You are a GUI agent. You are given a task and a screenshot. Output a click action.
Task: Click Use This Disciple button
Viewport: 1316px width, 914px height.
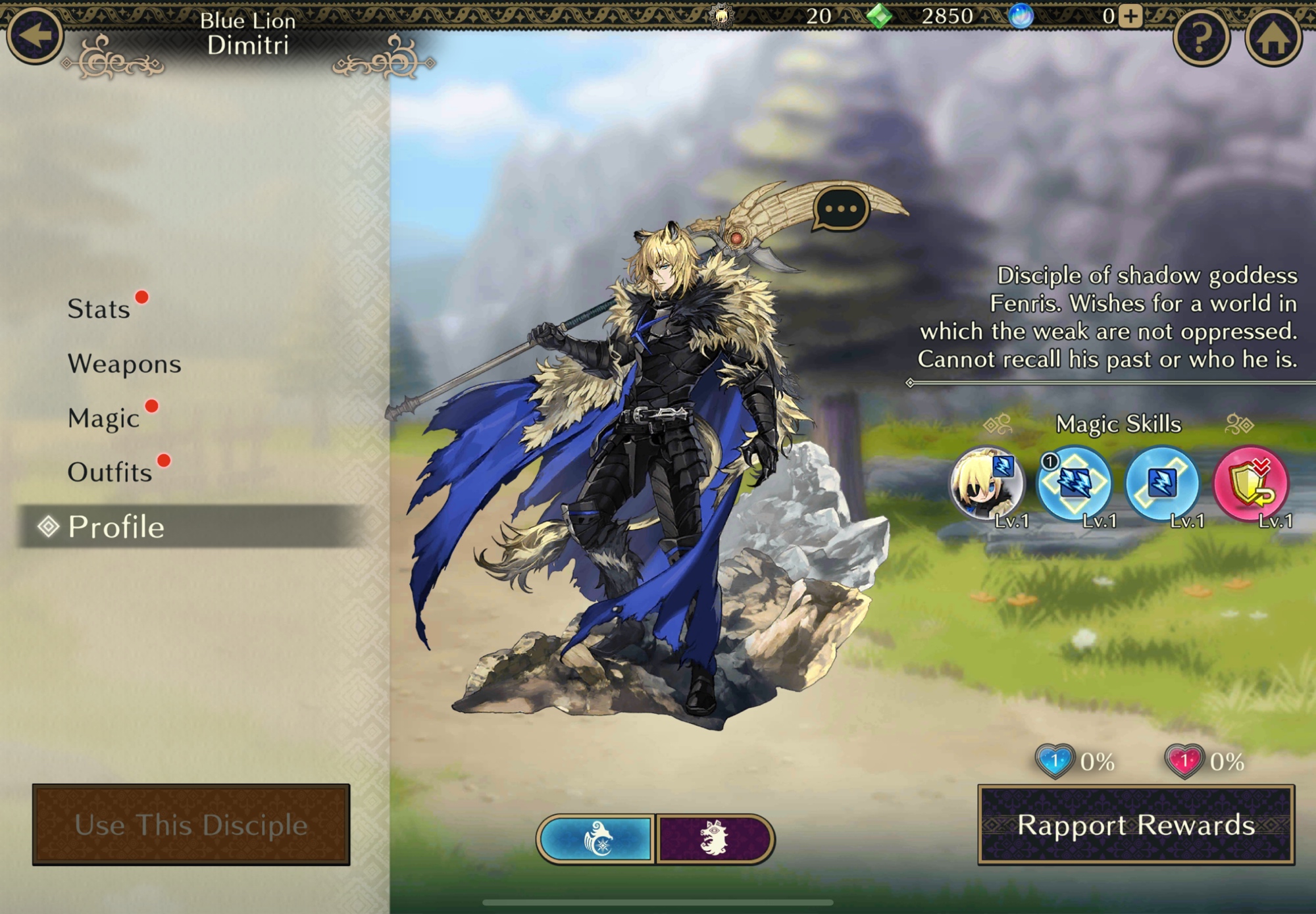pos(191,825)
